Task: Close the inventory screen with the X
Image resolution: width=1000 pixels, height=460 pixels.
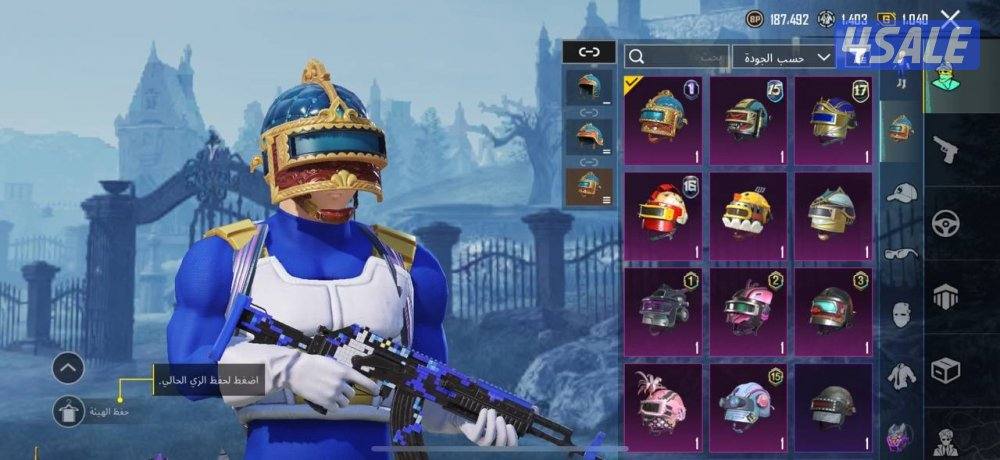Action: click(x=950, y=18)
